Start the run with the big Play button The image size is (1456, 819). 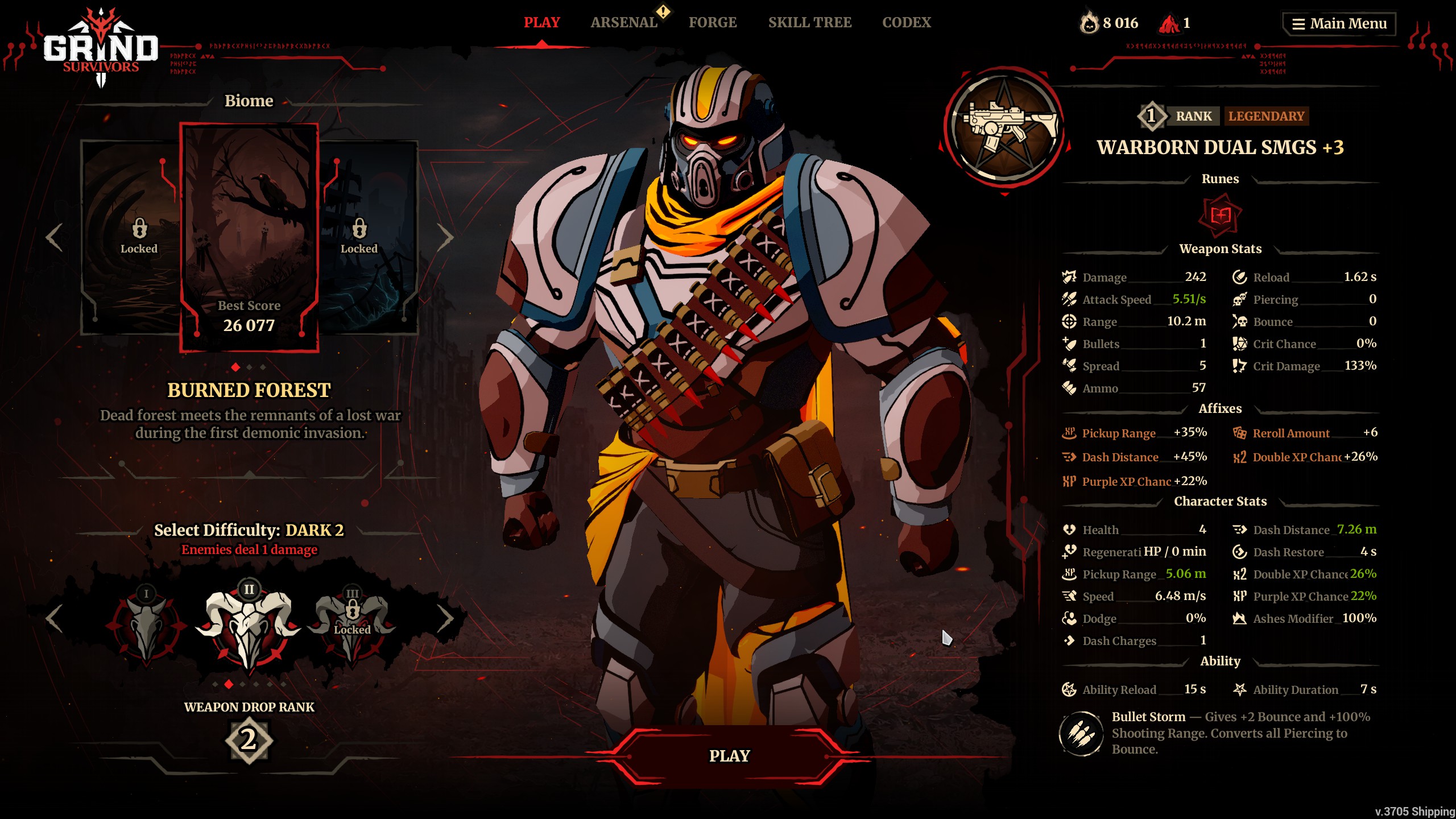click(x=729, y=756)
